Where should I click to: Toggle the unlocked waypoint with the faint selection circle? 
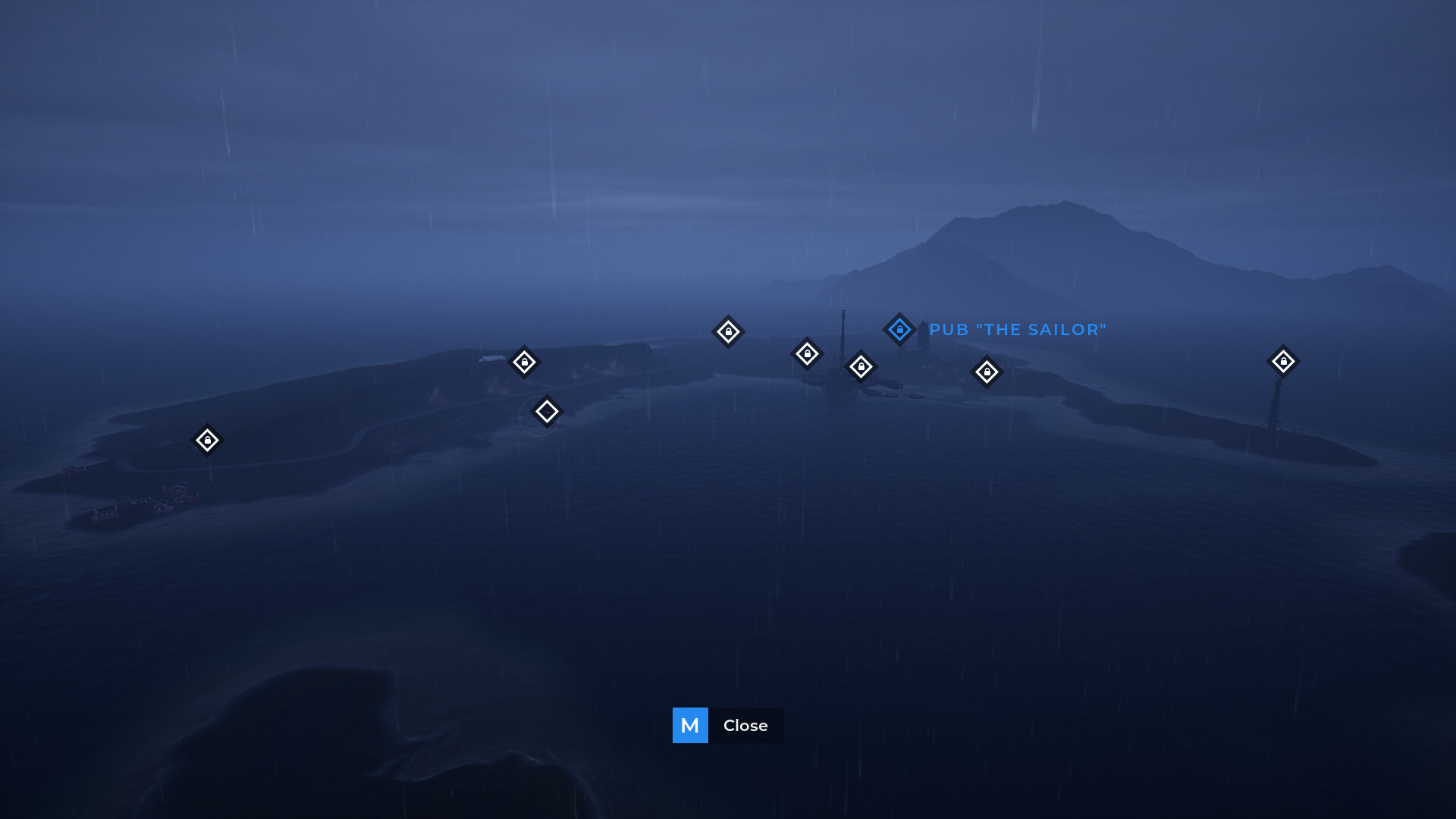pyautogui.click(x=546, y=410)
